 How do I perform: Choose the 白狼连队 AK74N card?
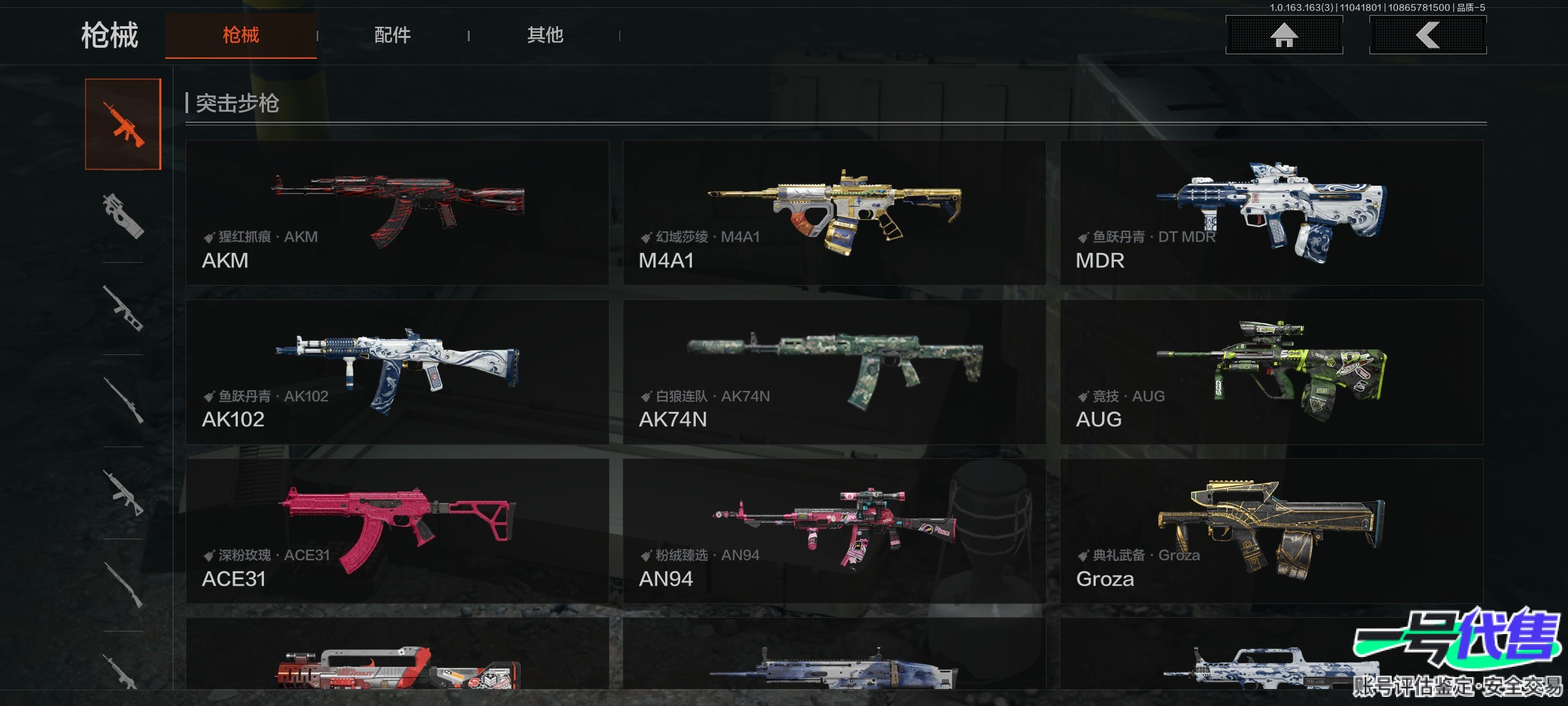pyautogui.click(x=834, y=372)
